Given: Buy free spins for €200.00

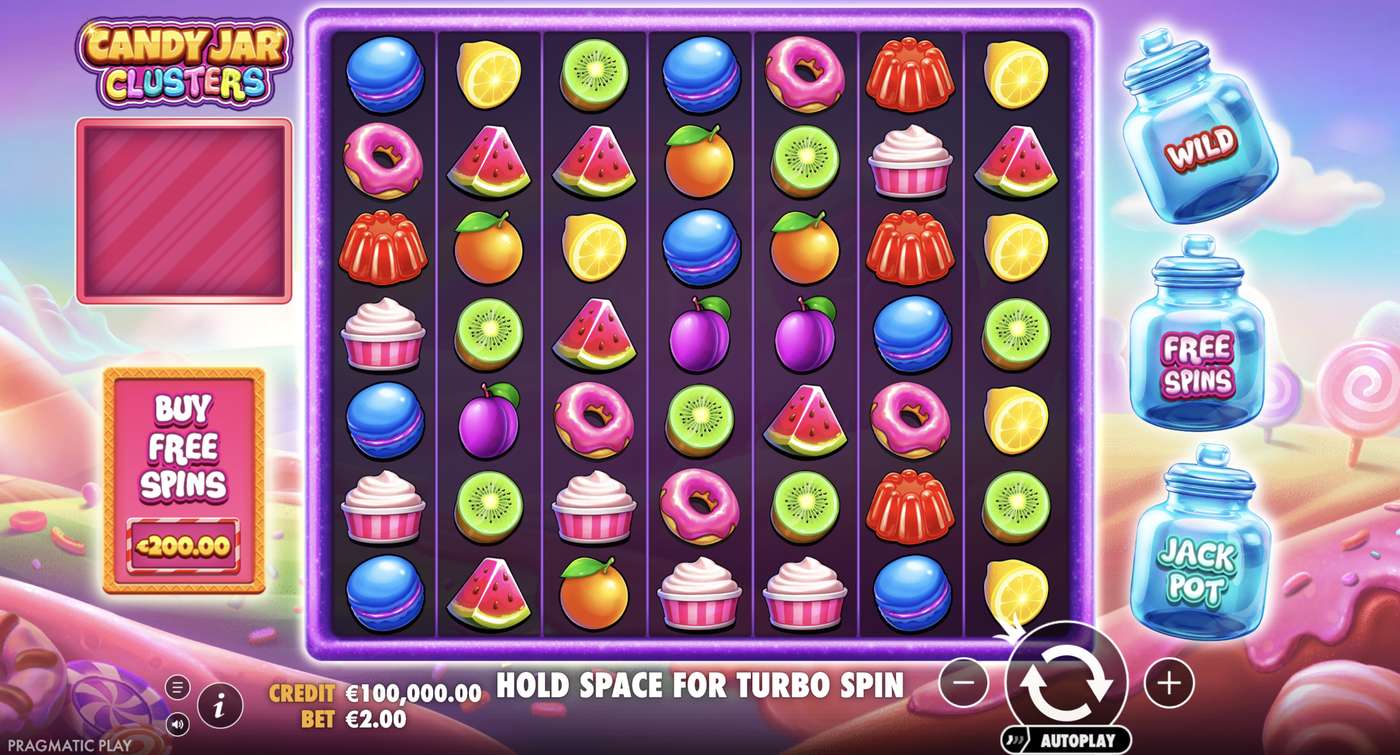Looking at the screenshot, I should 185,547.
